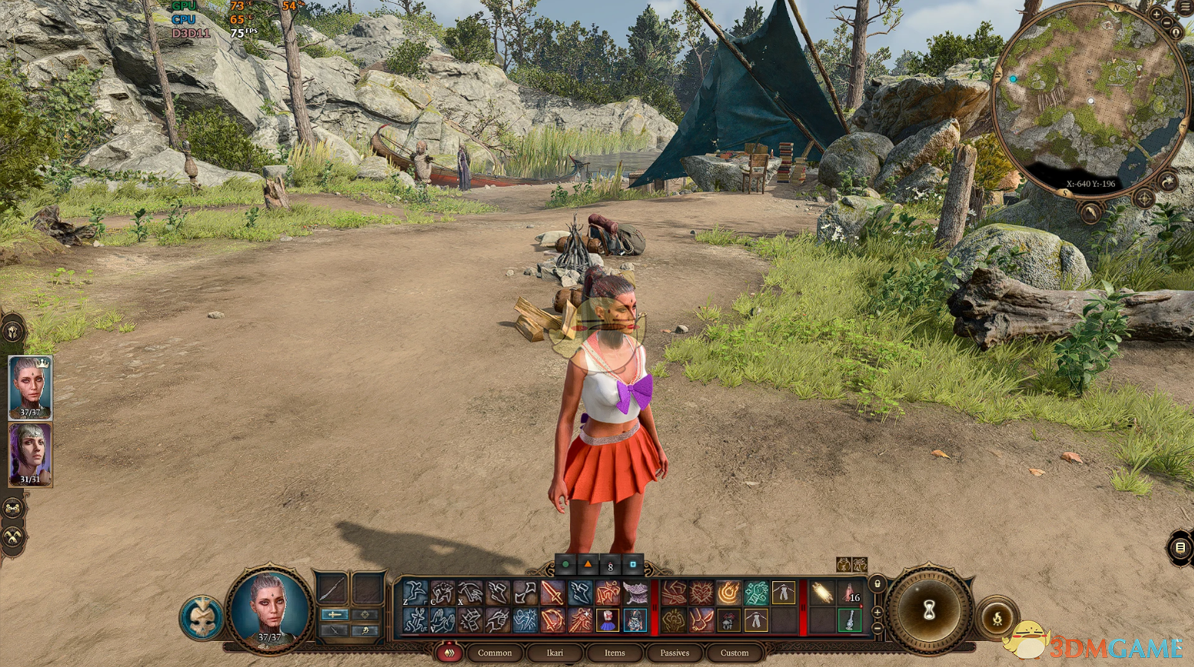Click the hourglass end turn button
The width and height of the screenshot is (1194, 667).
pyautogui.click(x=929, y=610)
